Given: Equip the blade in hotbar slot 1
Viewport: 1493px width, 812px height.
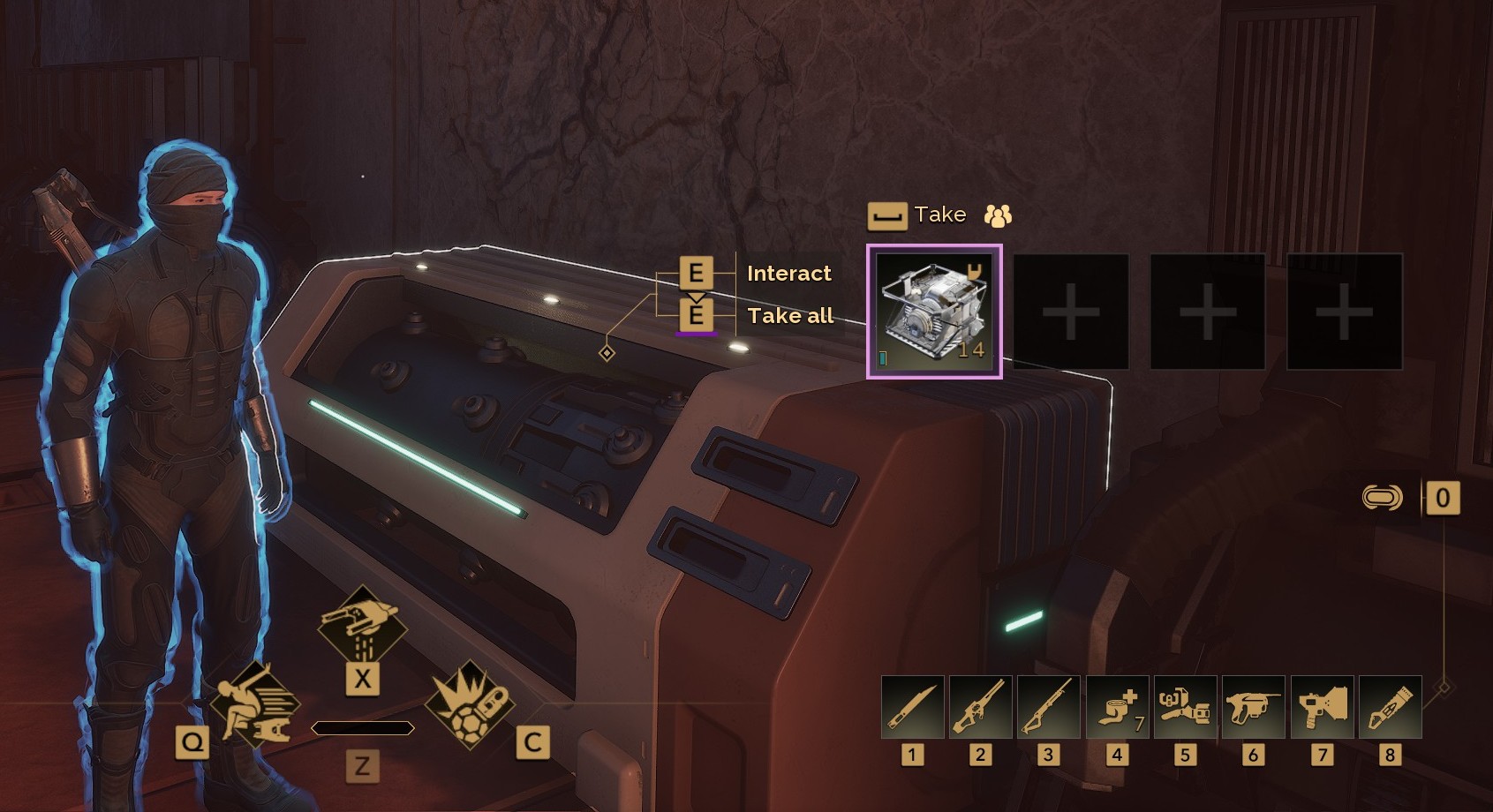Looking at the screenshot, I should click(912, 707).
